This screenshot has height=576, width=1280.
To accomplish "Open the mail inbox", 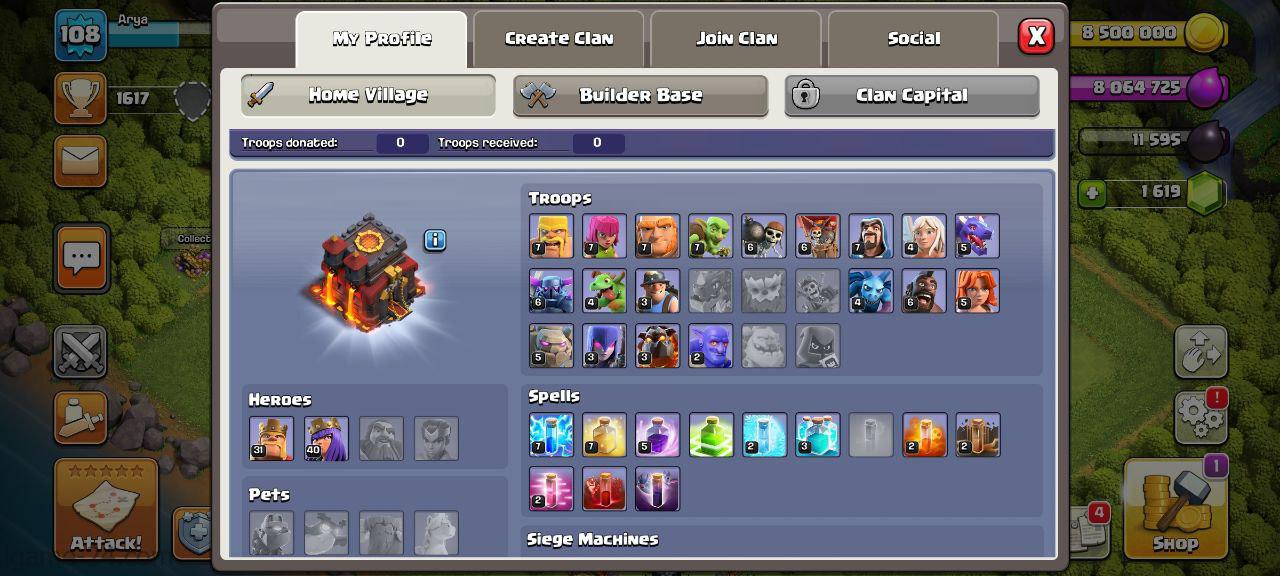I will coord(80,159).
